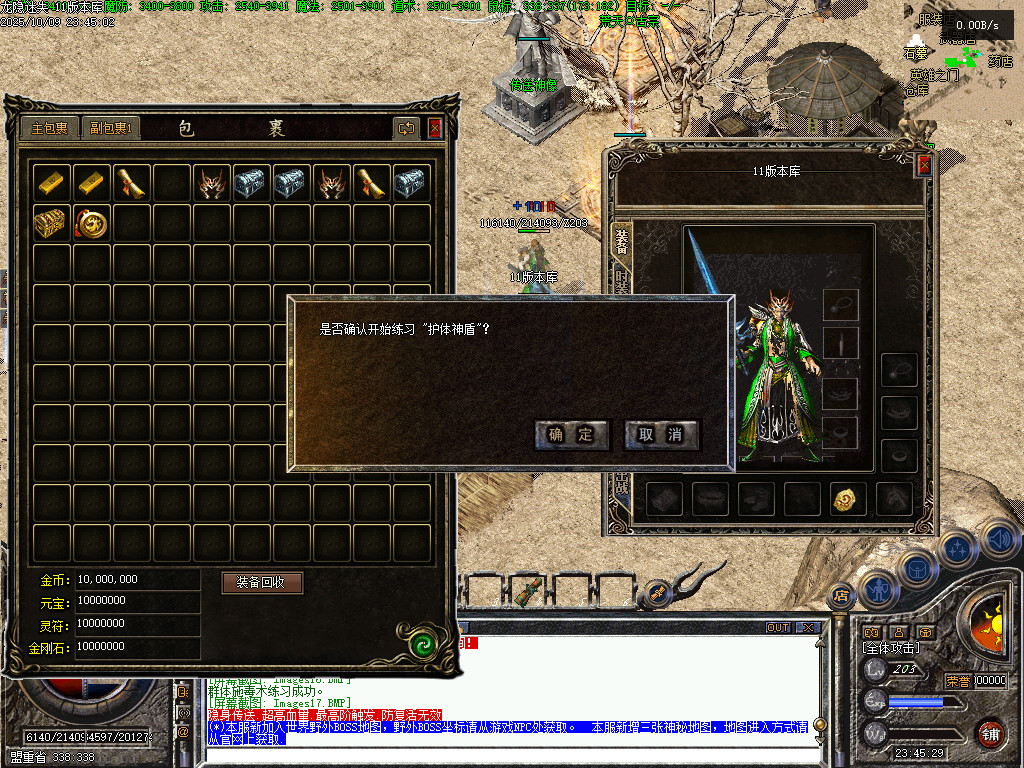1024x768 pixels.
Task: Open the 副包裹1 secondary bag tab
Action: 111,128
